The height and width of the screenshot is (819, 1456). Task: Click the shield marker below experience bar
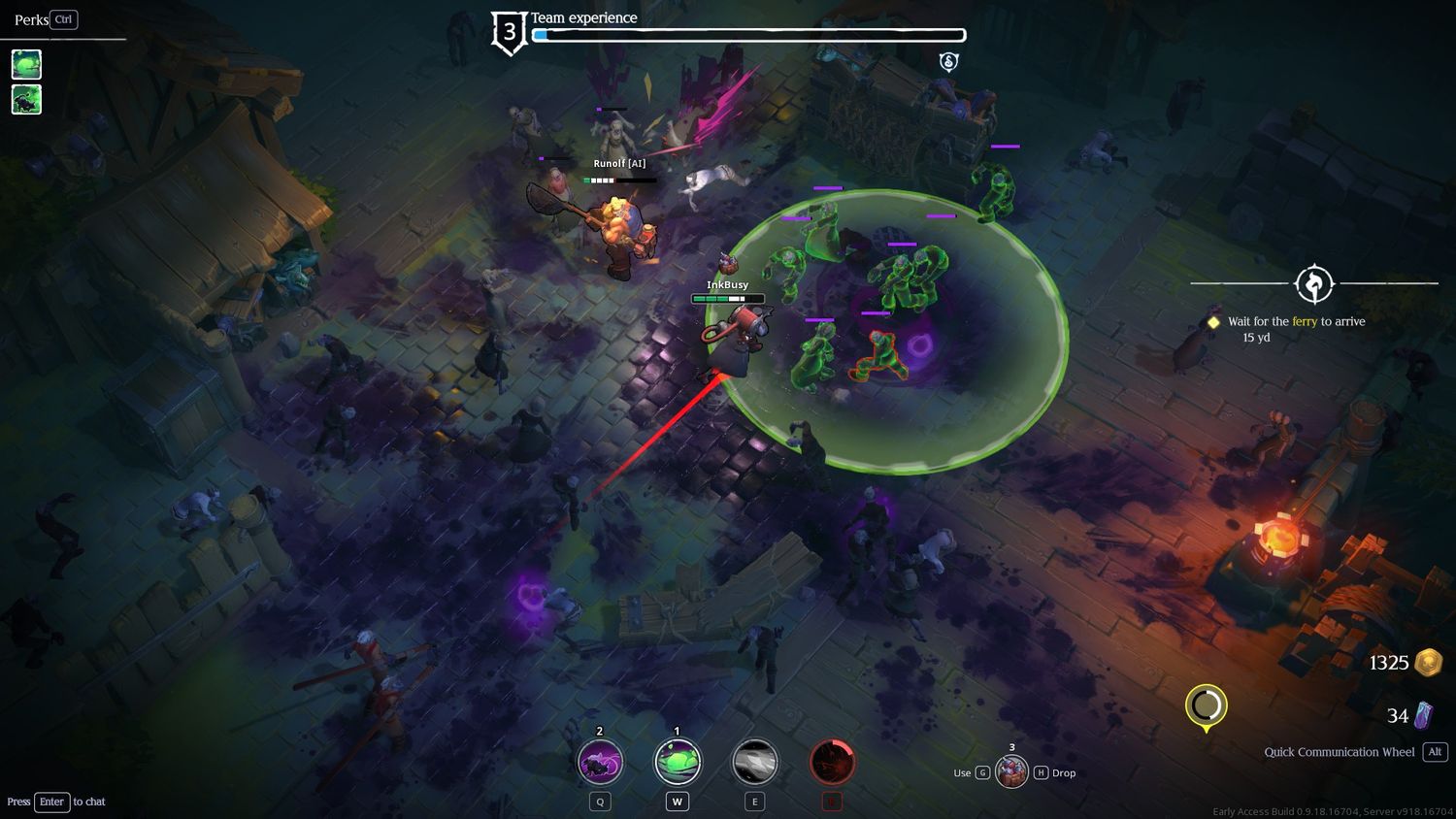949,62
